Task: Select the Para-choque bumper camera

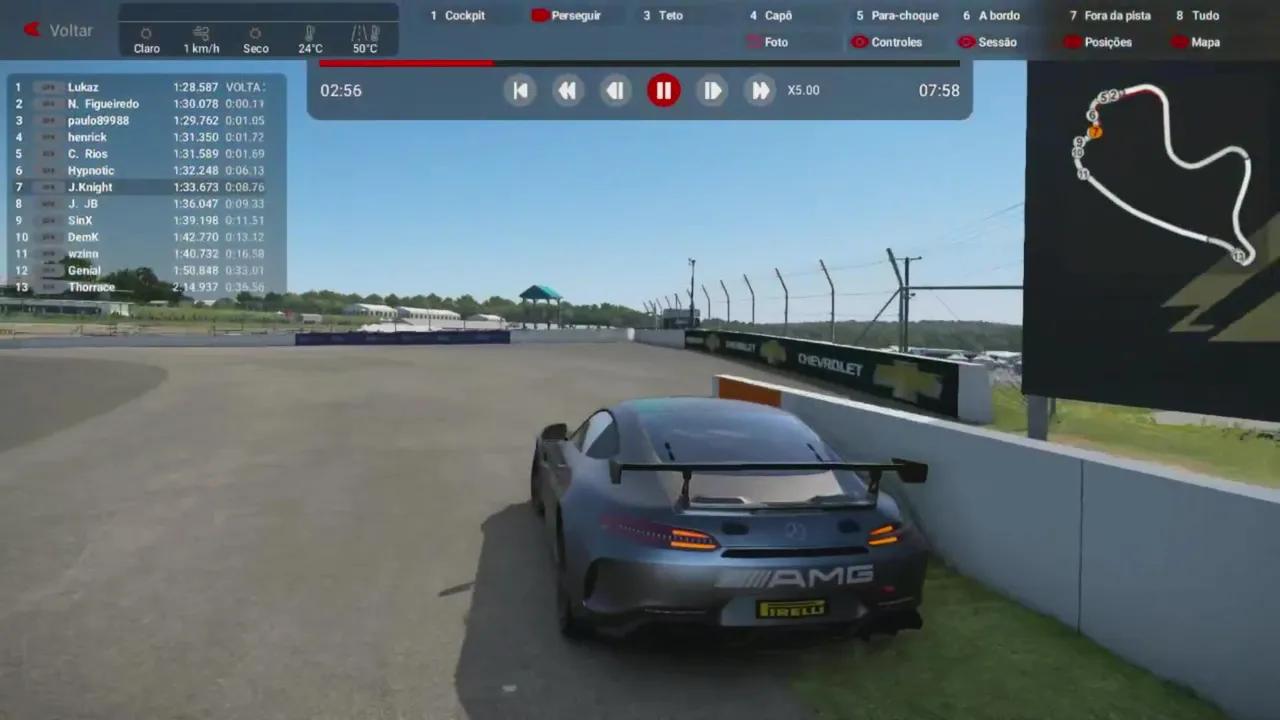Action: pyautogui.click(x=897, y=15)
